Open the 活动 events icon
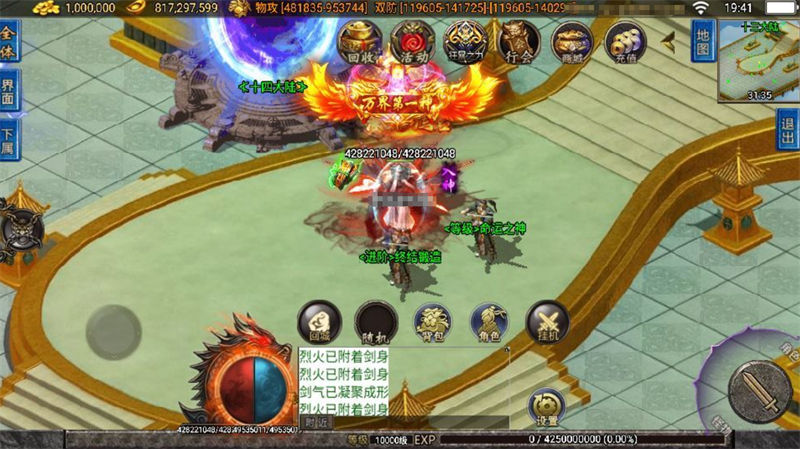This screenshot has width=800, height=449. click(x=412, y=41)
